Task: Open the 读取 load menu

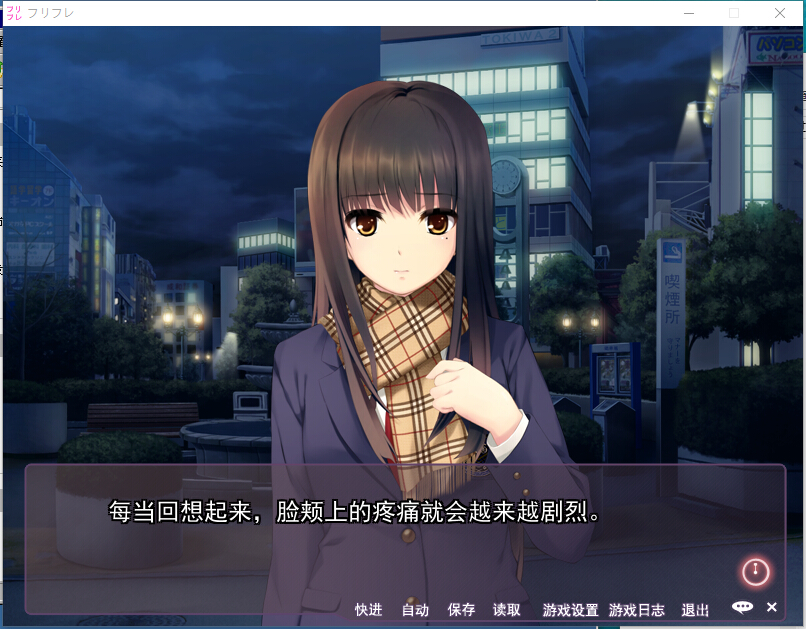Action: pos(507,610)
